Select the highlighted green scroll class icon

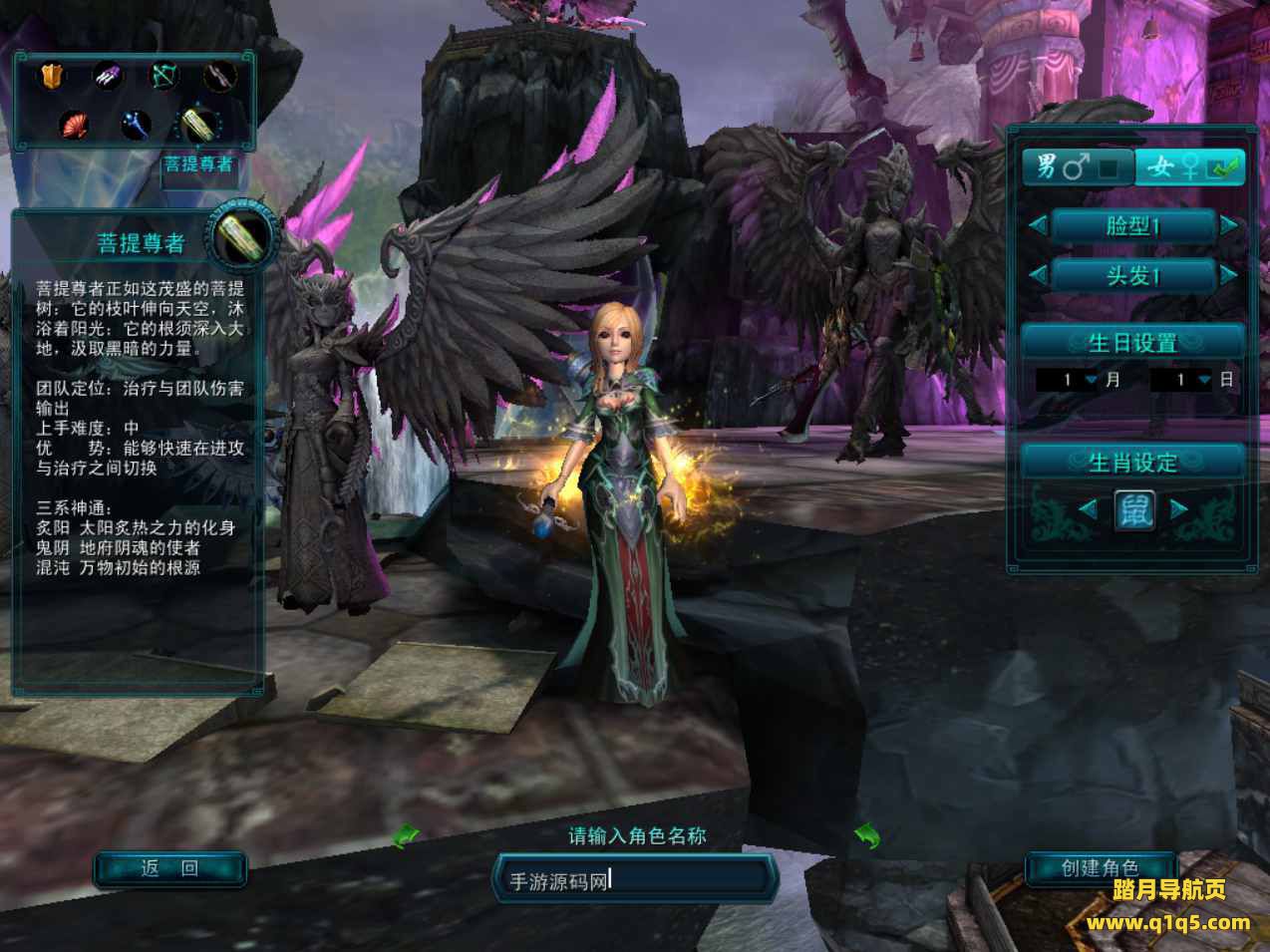(x=195, y=125)
